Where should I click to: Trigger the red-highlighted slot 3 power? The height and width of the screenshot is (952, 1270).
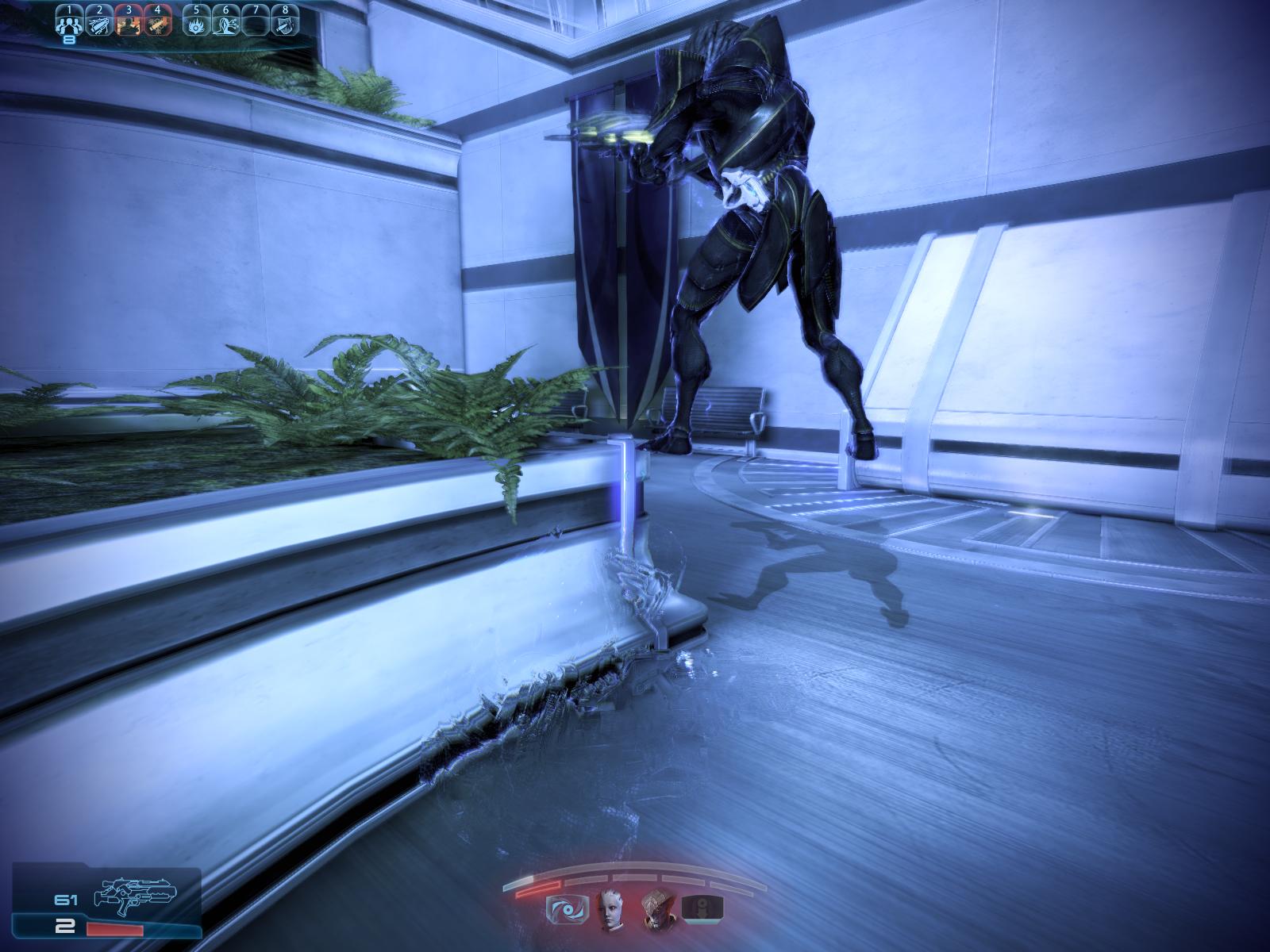click(x=128, y=25)
